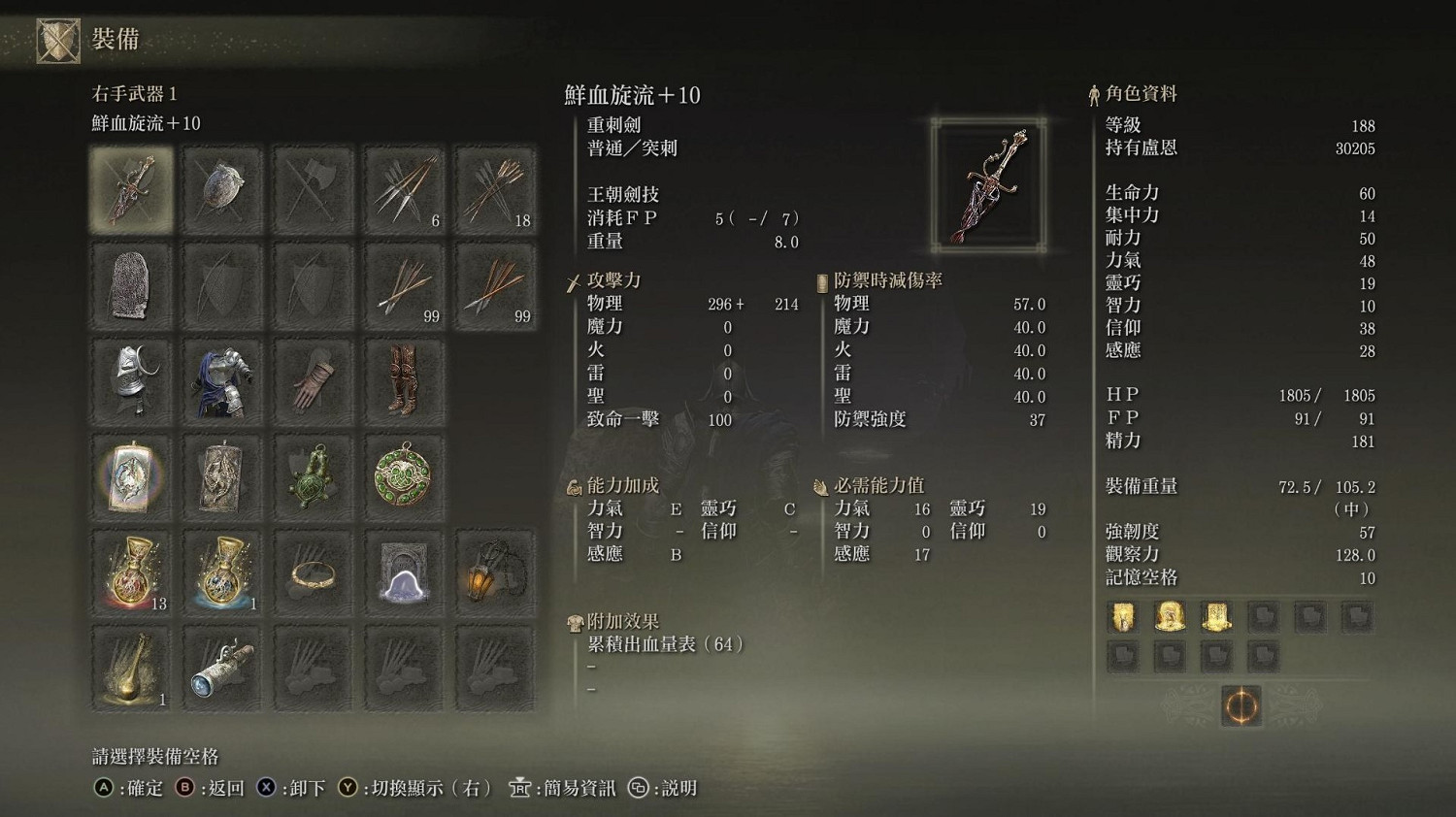This screenshot has width=1456, height=817.
Task: Click 卸下 to unequip the item
Action: [304, 789]
